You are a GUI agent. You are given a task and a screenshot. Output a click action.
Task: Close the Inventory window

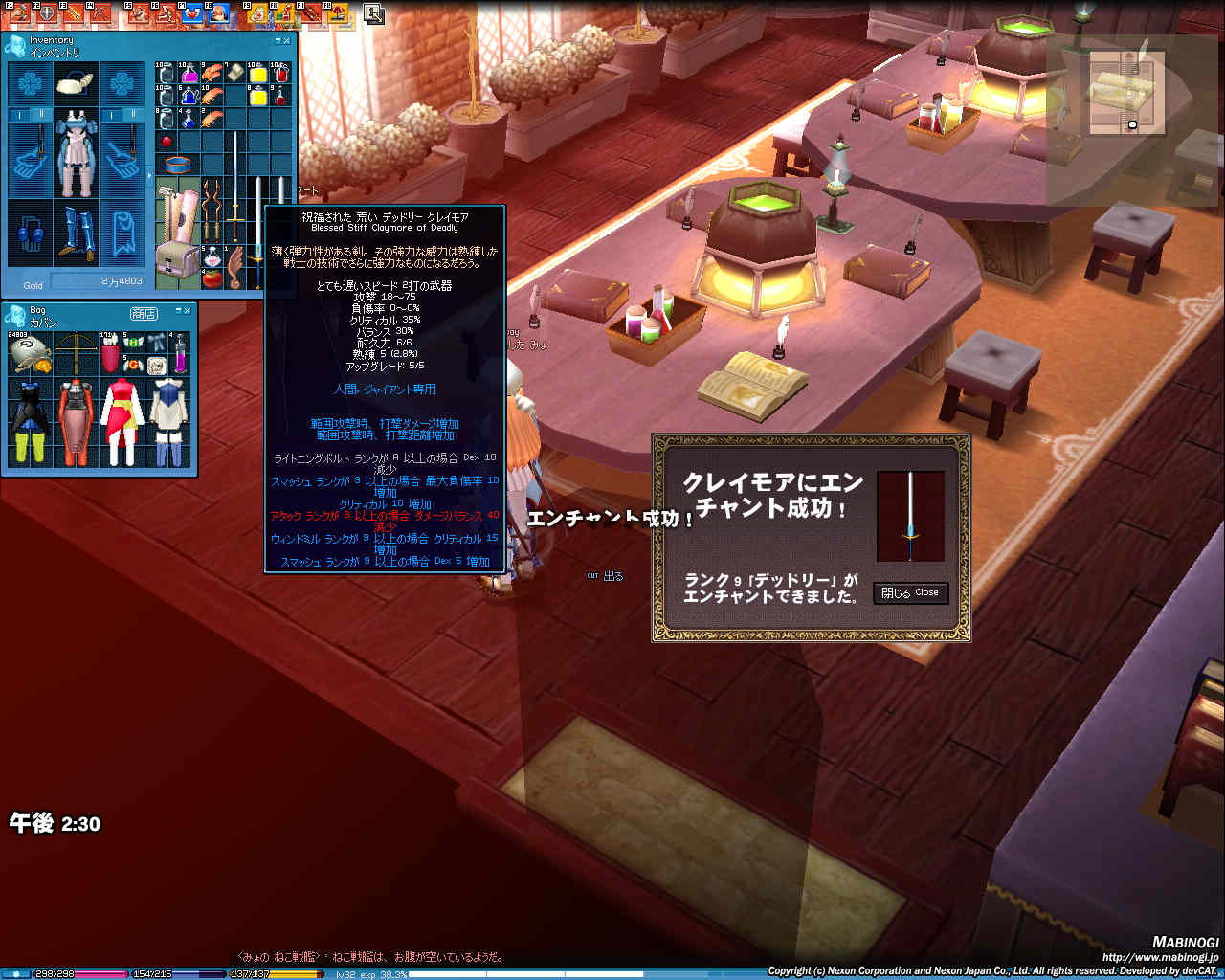289,40
